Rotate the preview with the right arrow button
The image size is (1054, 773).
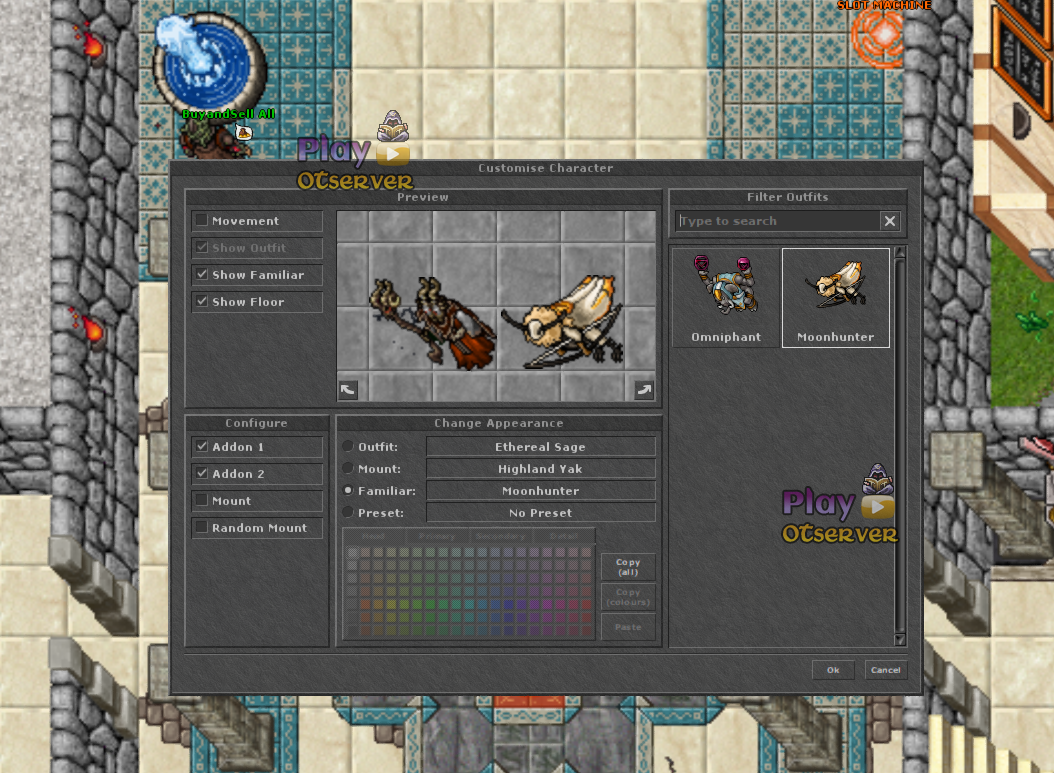[644, 390]
